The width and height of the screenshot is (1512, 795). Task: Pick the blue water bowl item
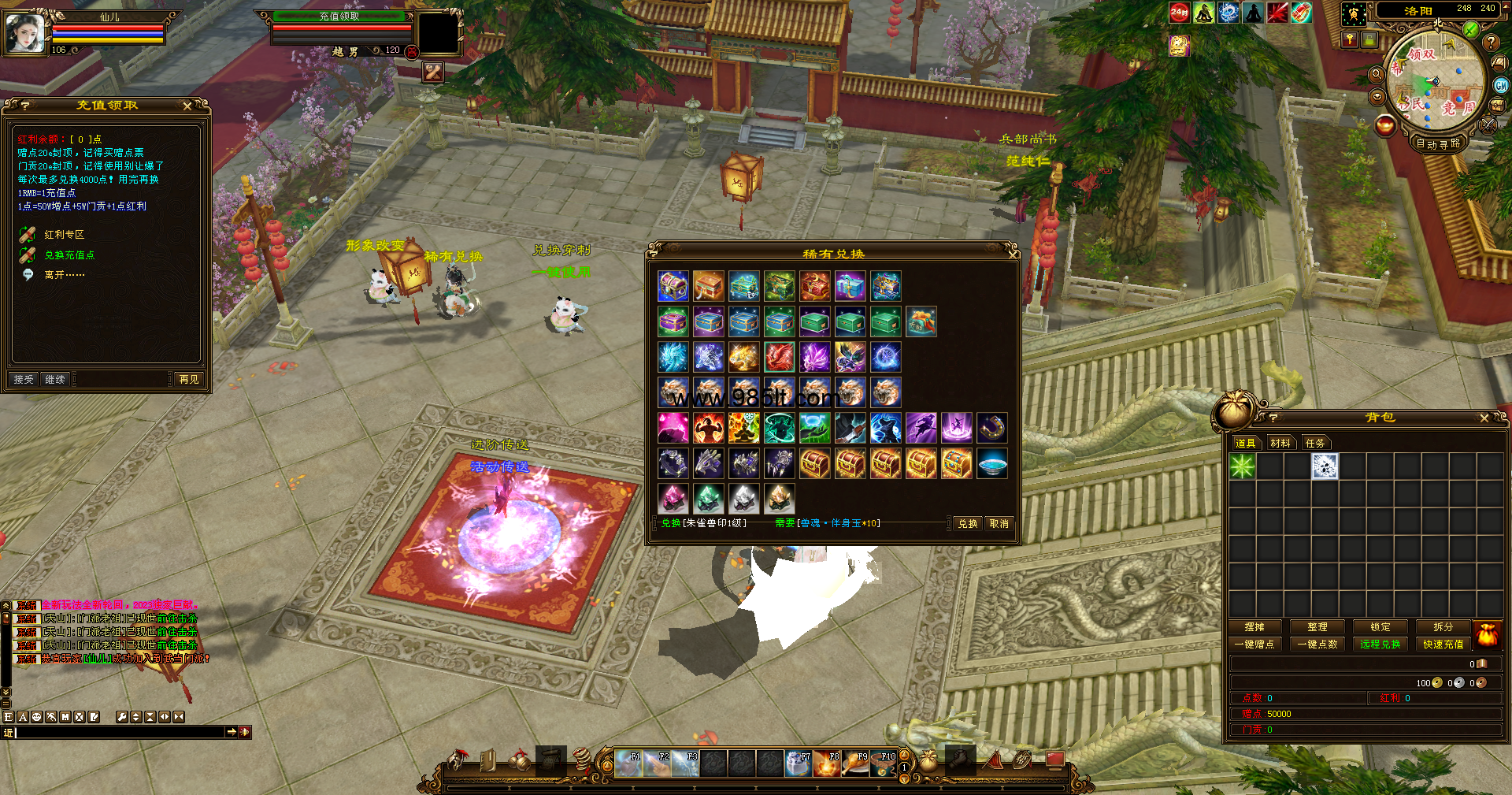point(991,463)
